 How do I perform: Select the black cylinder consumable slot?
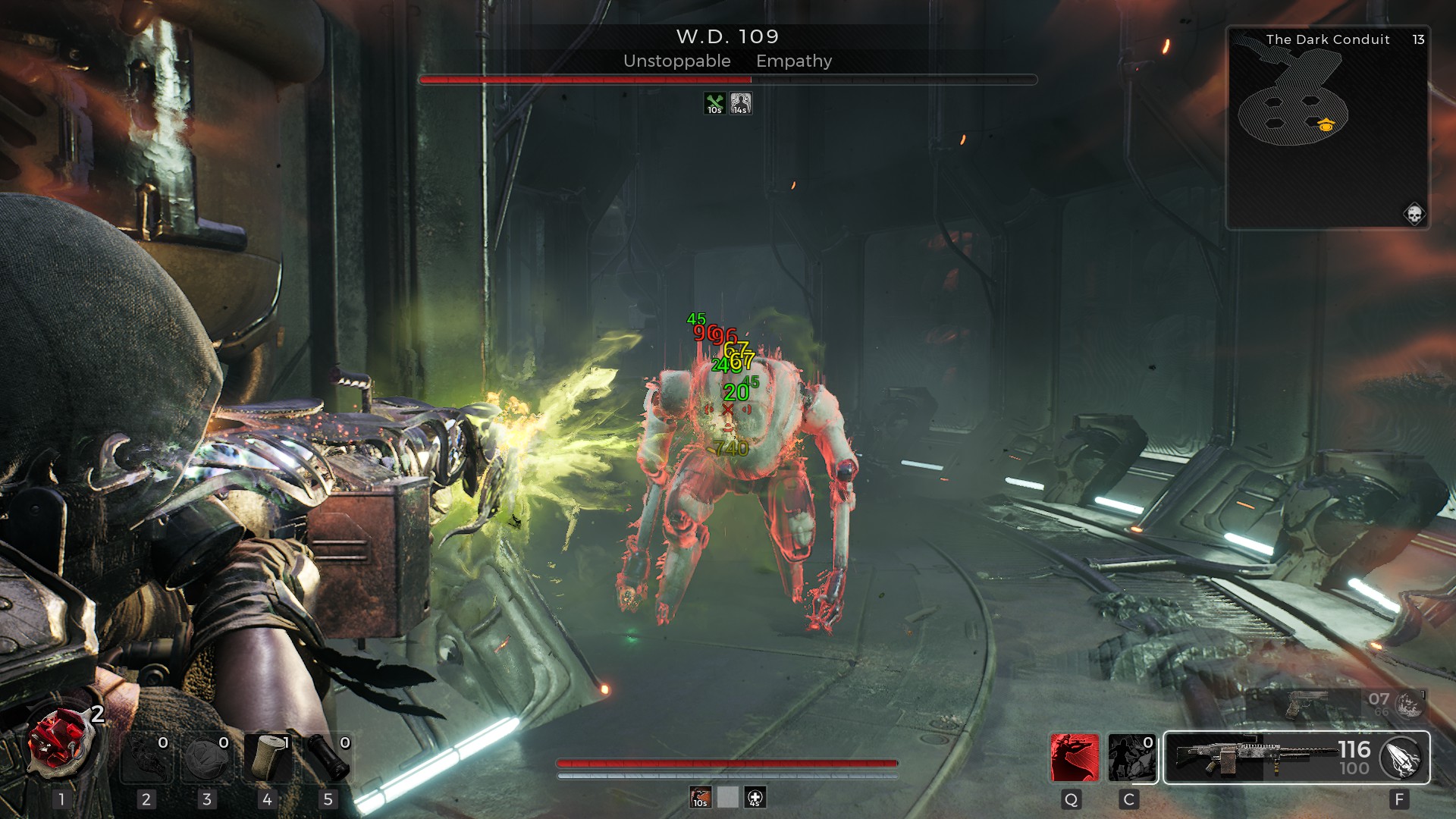point(328,758)
